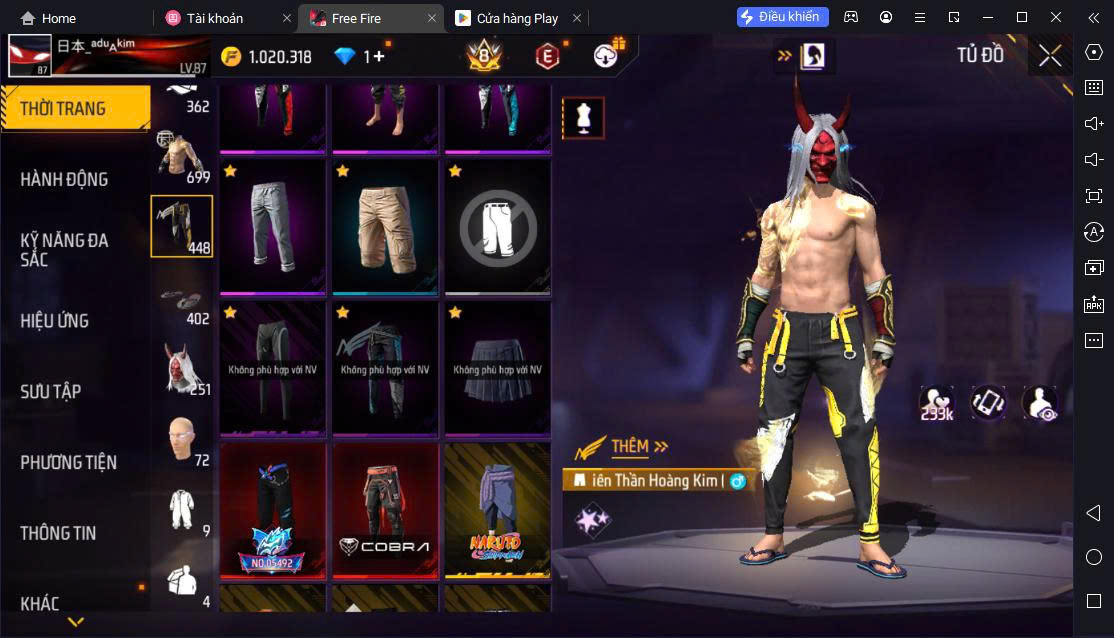Image resolution: width=1114 pixels, height=638 pixels.
Task: Close the wardrobe with the X button
Action: 1050,56
